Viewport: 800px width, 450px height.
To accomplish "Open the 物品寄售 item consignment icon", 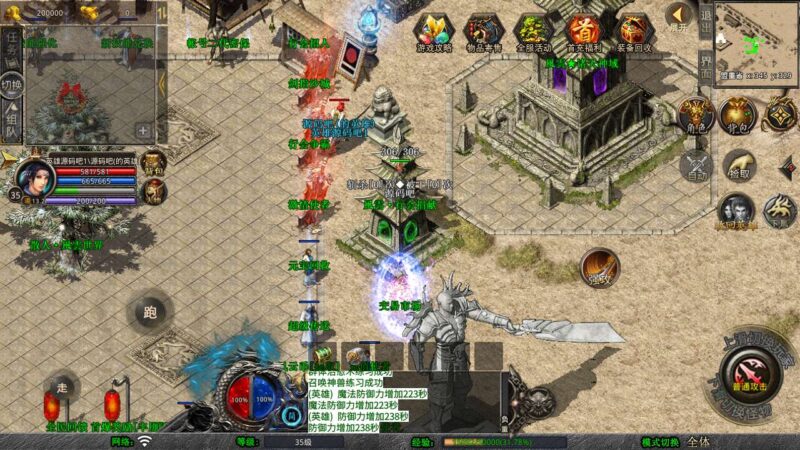I will click(x=483, y=32).
